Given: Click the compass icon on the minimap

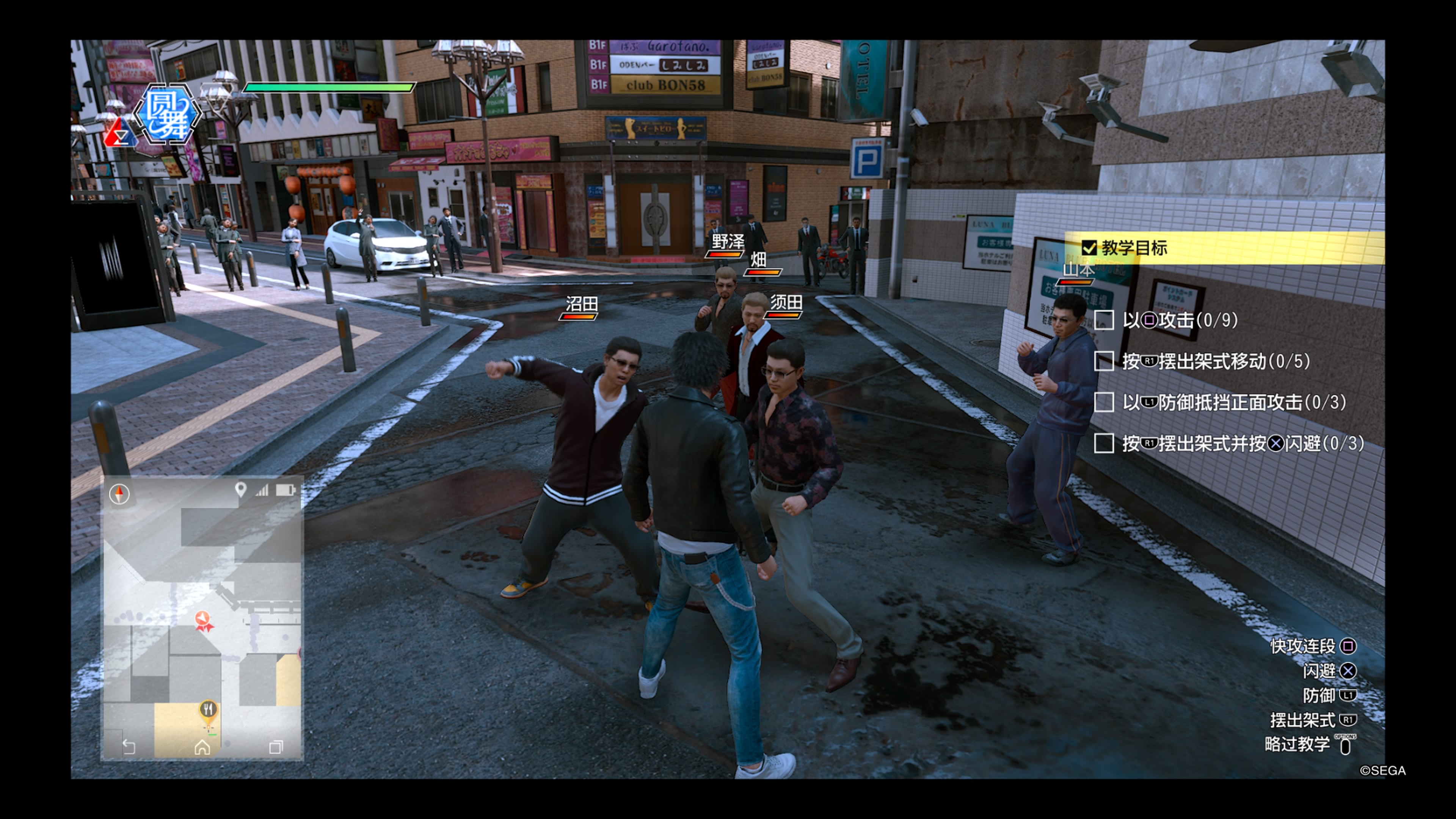Looking at the screenshot, I should tap(119, 494).
